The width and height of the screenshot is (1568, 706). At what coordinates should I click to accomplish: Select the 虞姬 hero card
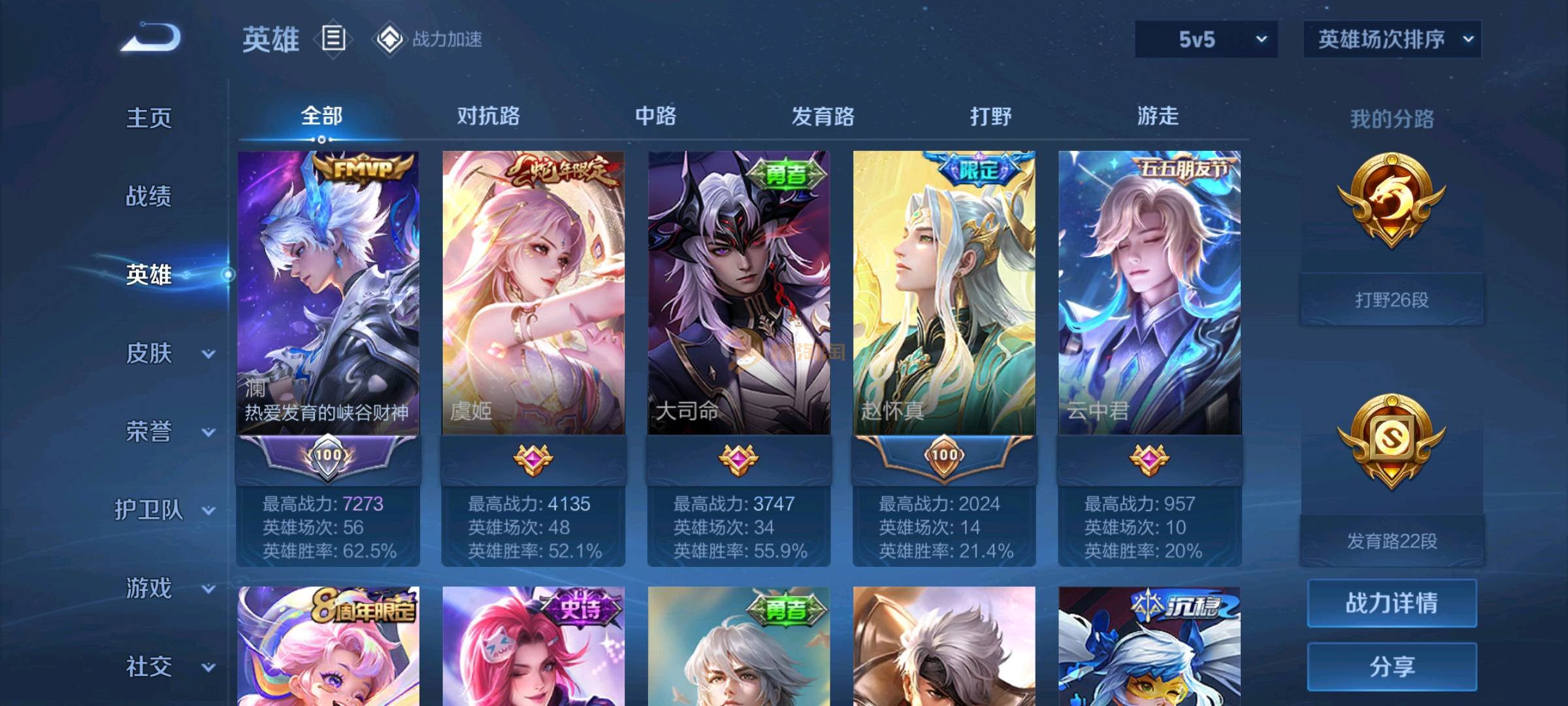533,293
